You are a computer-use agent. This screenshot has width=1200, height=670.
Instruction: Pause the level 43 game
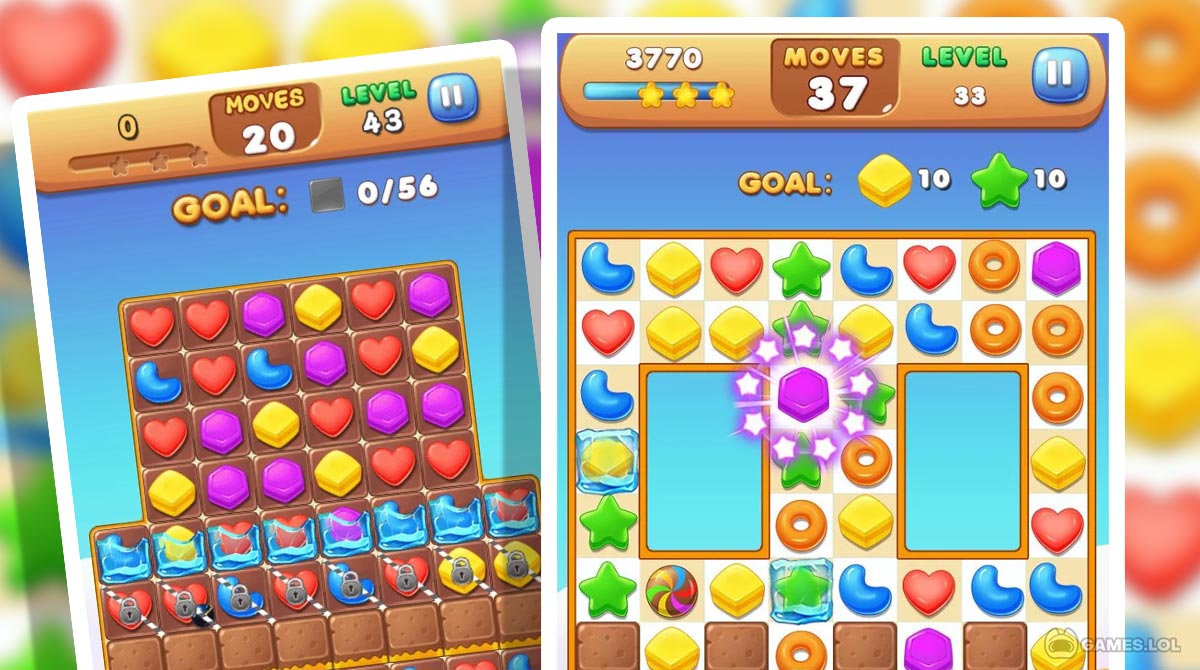coord(453,97)
